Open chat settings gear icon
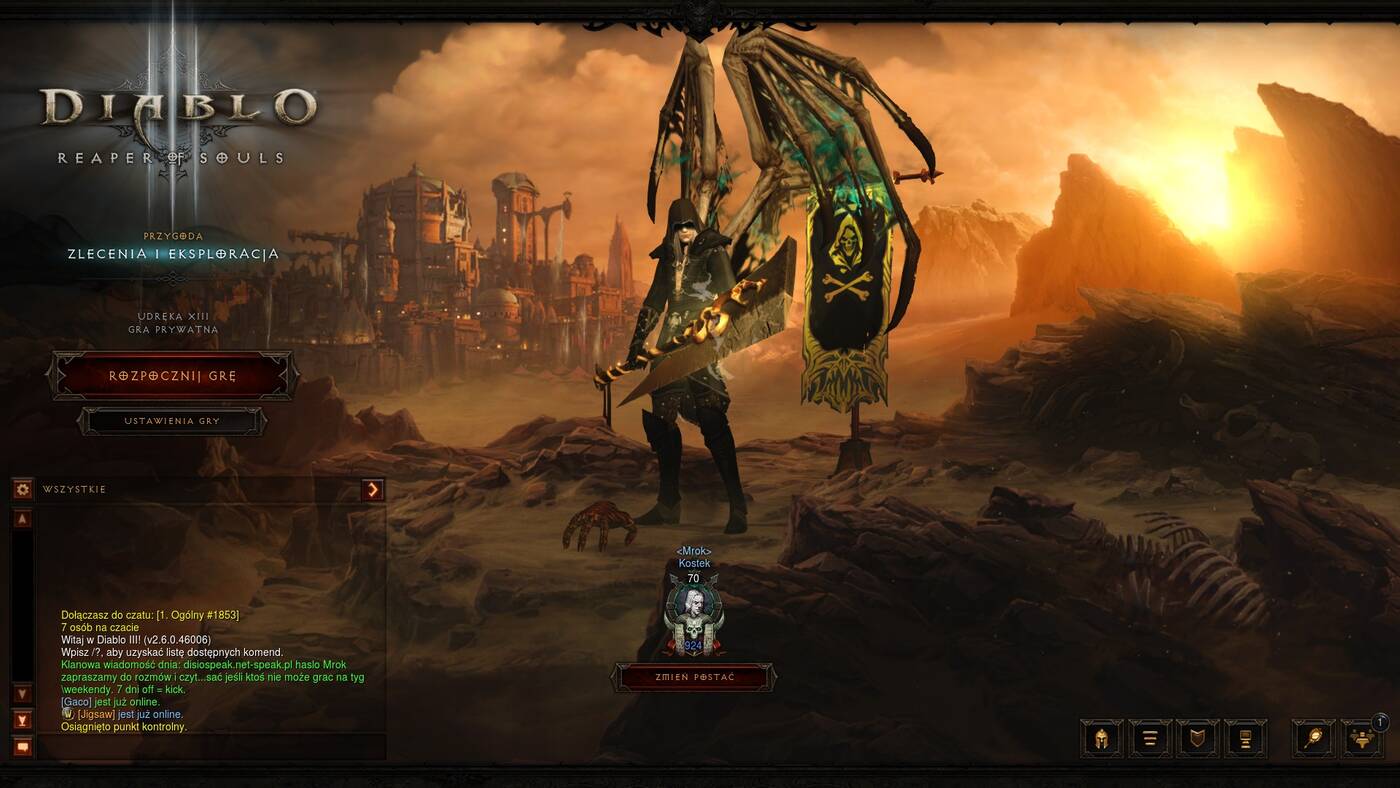 [x=22, y=489]
